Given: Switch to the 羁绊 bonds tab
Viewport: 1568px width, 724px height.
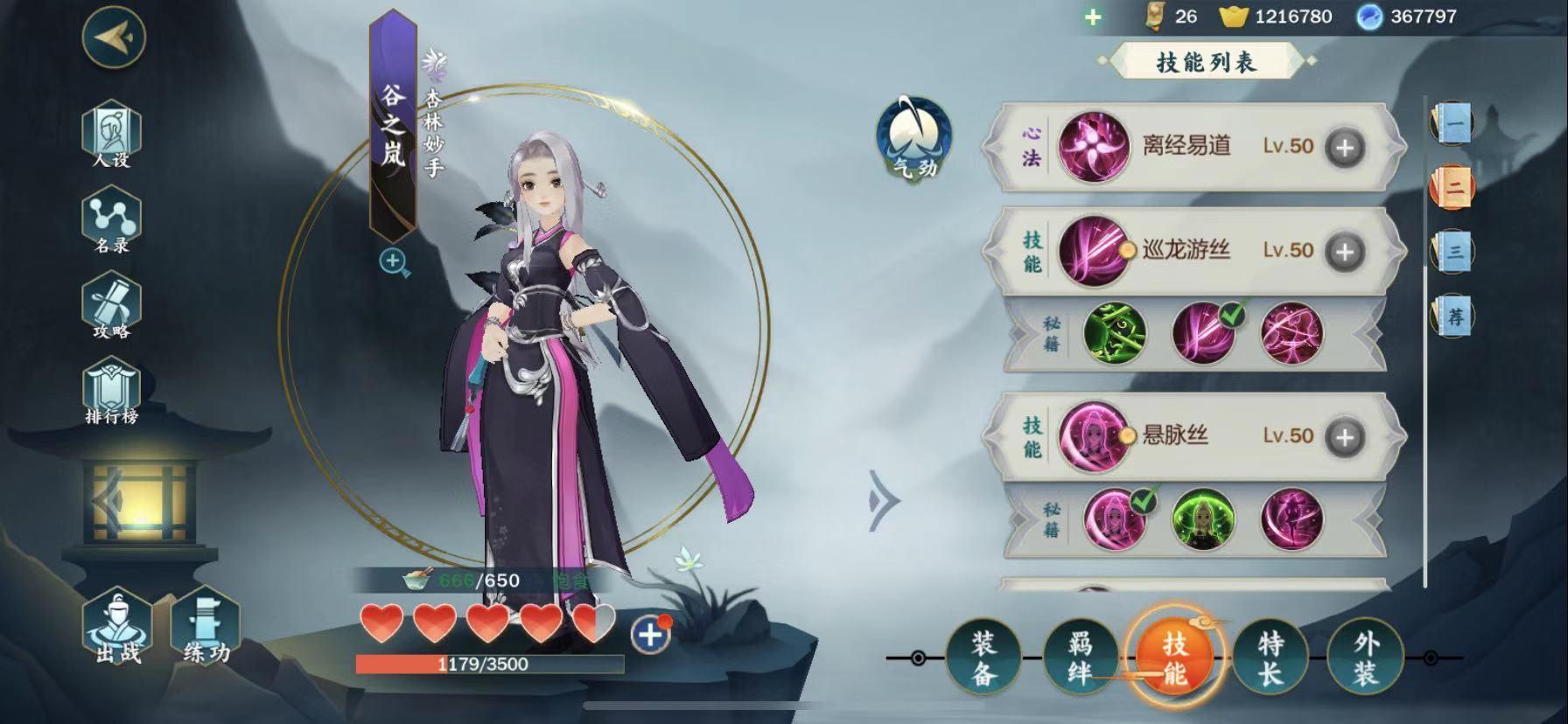Looking at the screenshot, I should (1080, 658).
